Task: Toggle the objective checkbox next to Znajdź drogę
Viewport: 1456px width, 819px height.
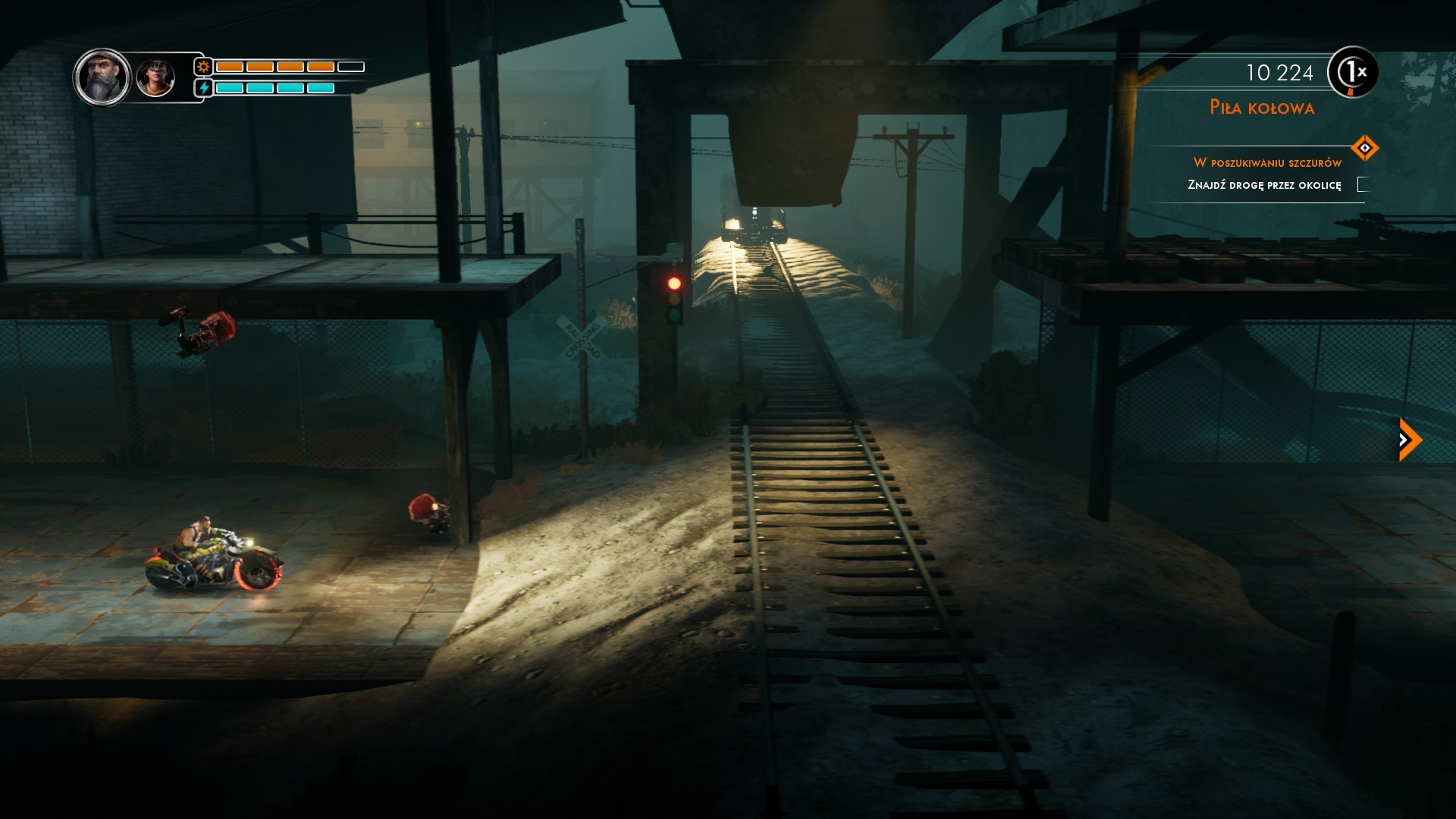Action: tap(1363, 184)
